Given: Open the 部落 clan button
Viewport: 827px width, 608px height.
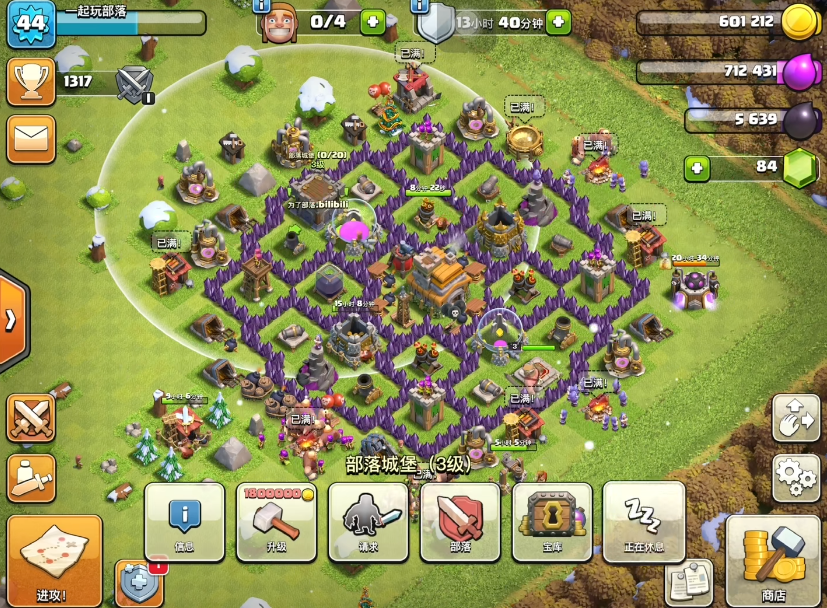Looking at the screenshot, I should click(x=460, y=521).
